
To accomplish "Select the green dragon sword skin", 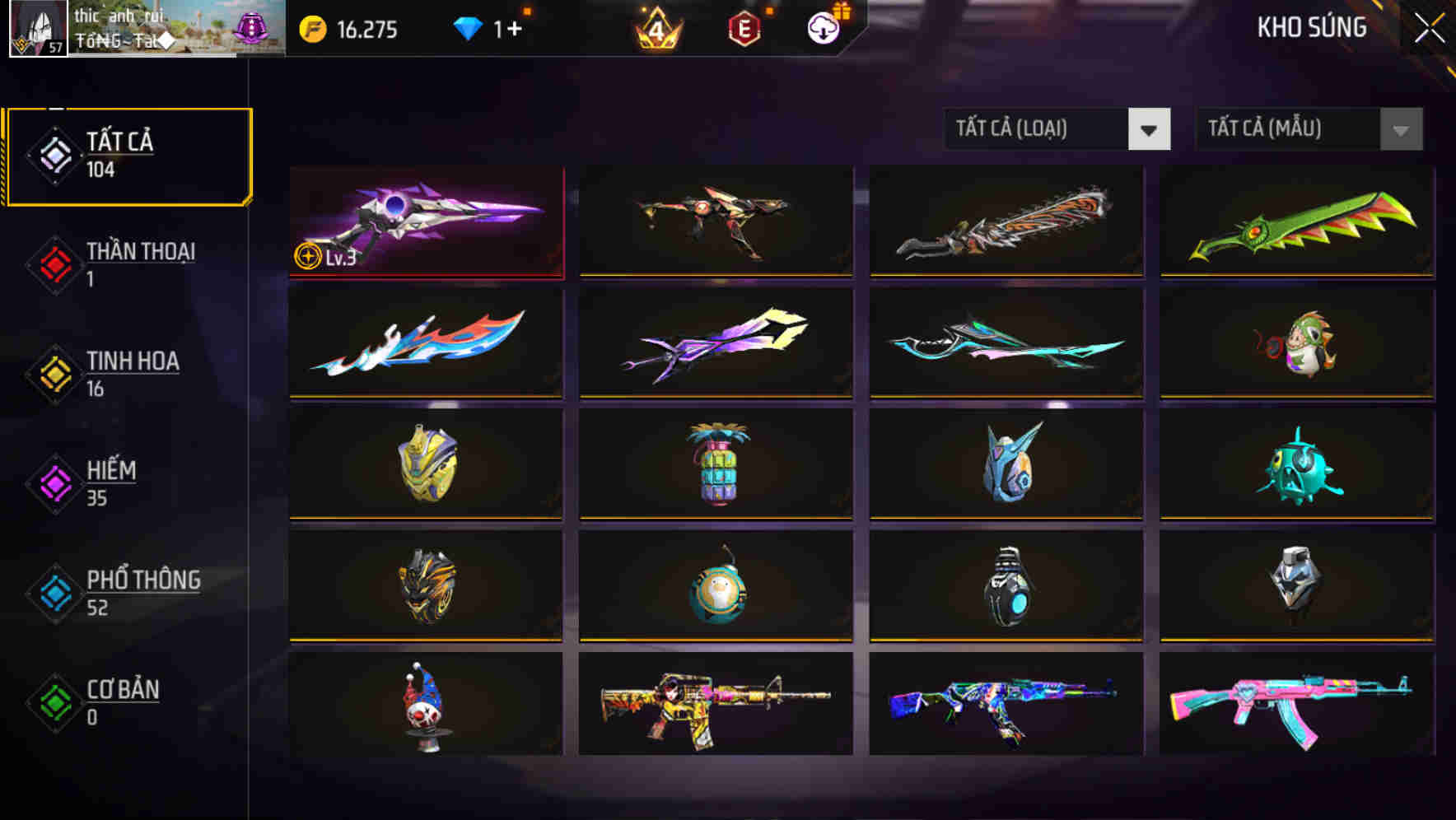I will click(x=1295, y=222).
